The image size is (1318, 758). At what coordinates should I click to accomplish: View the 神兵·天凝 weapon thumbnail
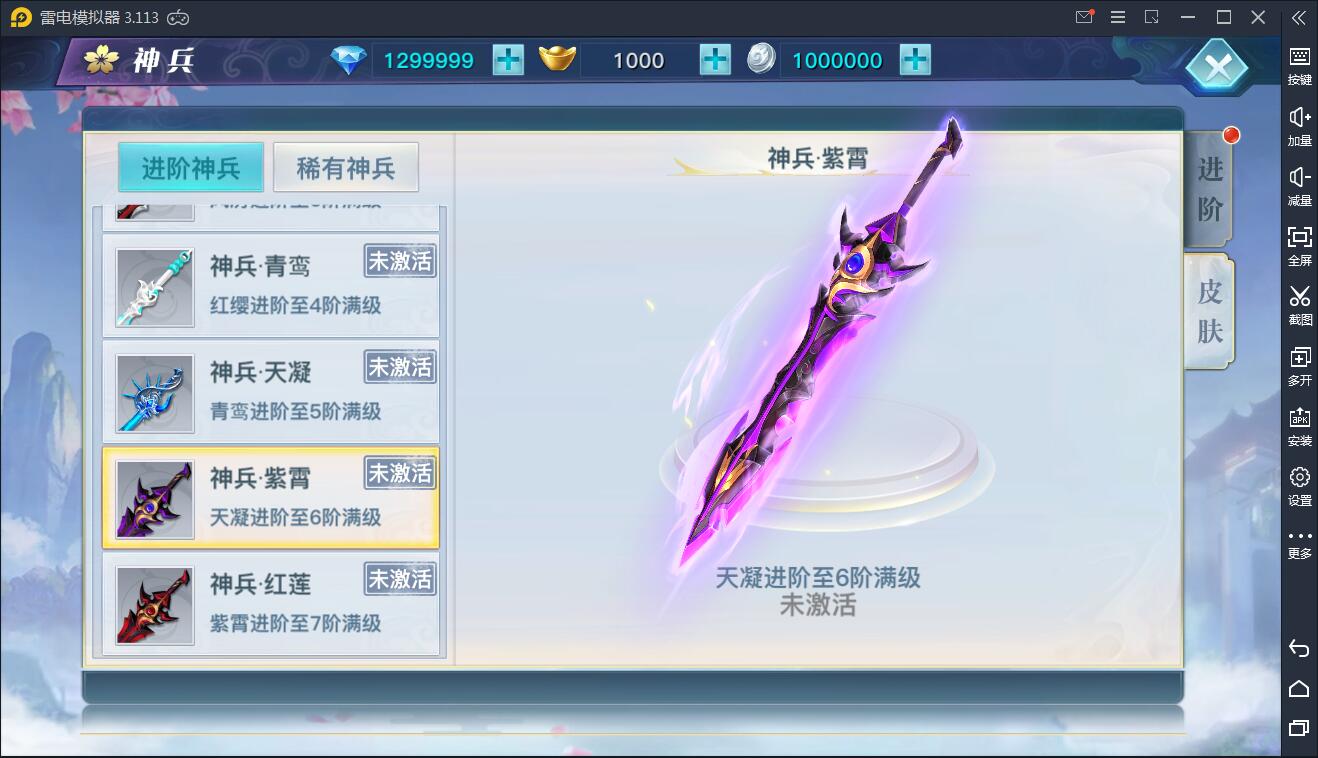153,392
